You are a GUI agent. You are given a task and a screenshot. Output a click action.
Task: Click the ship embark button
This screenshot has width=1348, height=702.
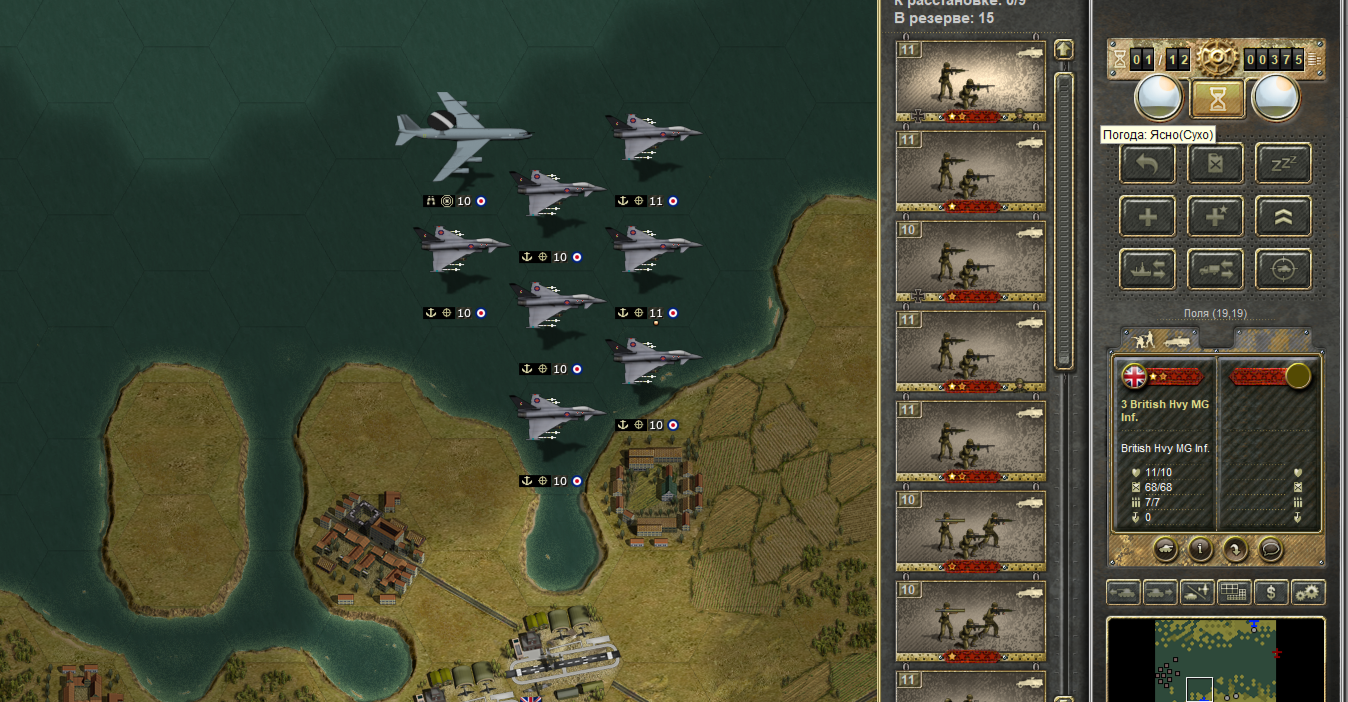point(1147,269)
